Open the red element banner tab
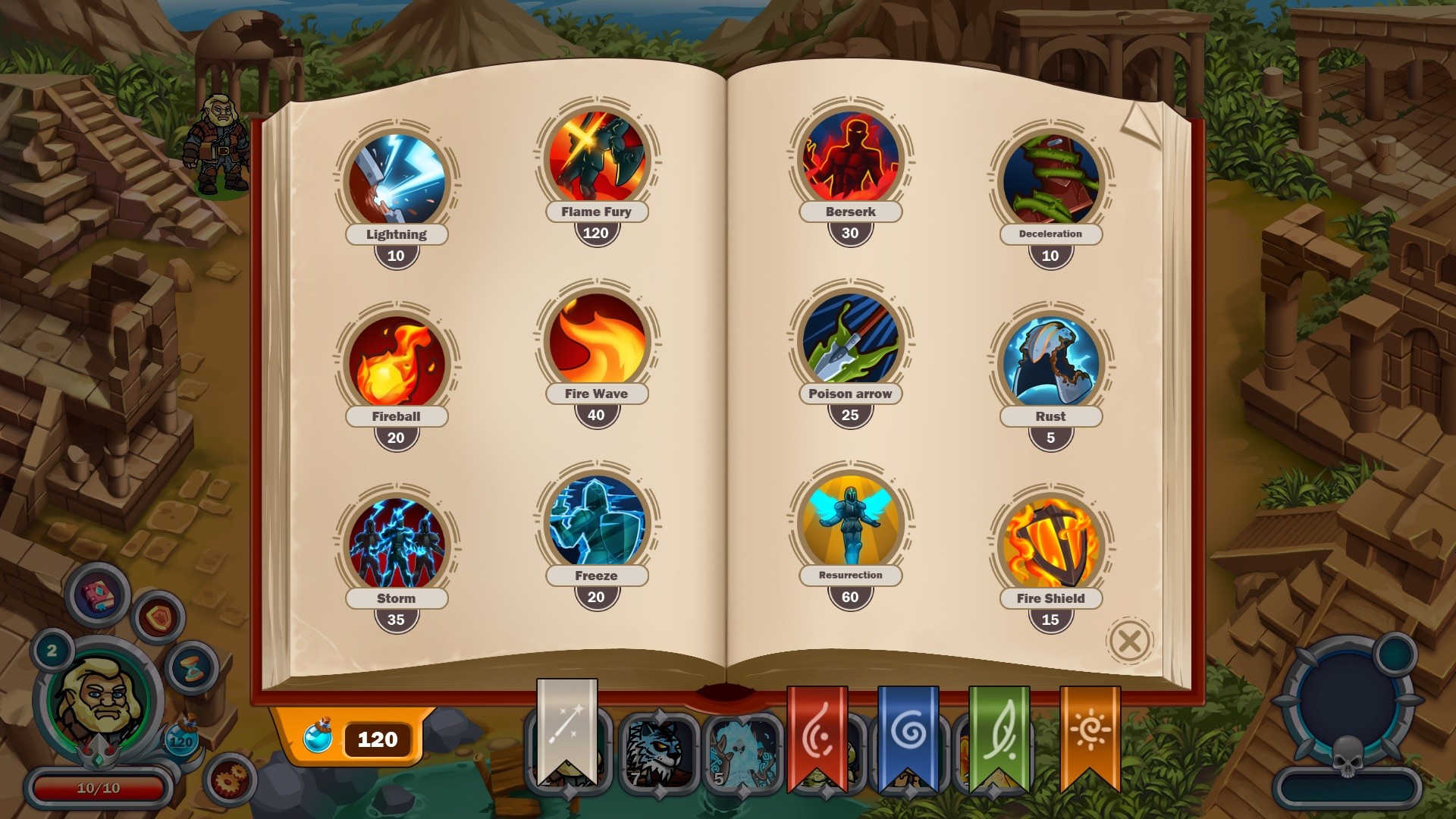 [x=817, y=728]
